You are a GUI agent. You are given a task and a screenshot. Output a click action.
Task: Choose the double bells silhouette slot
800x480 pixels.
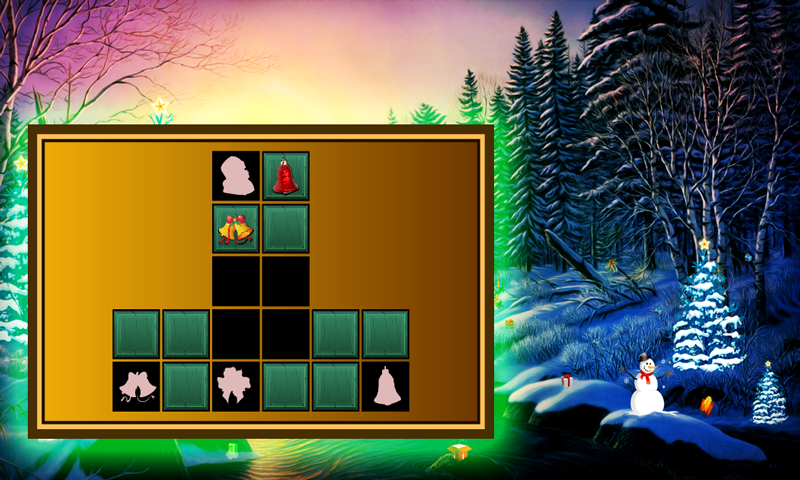[x=136, y=386]
